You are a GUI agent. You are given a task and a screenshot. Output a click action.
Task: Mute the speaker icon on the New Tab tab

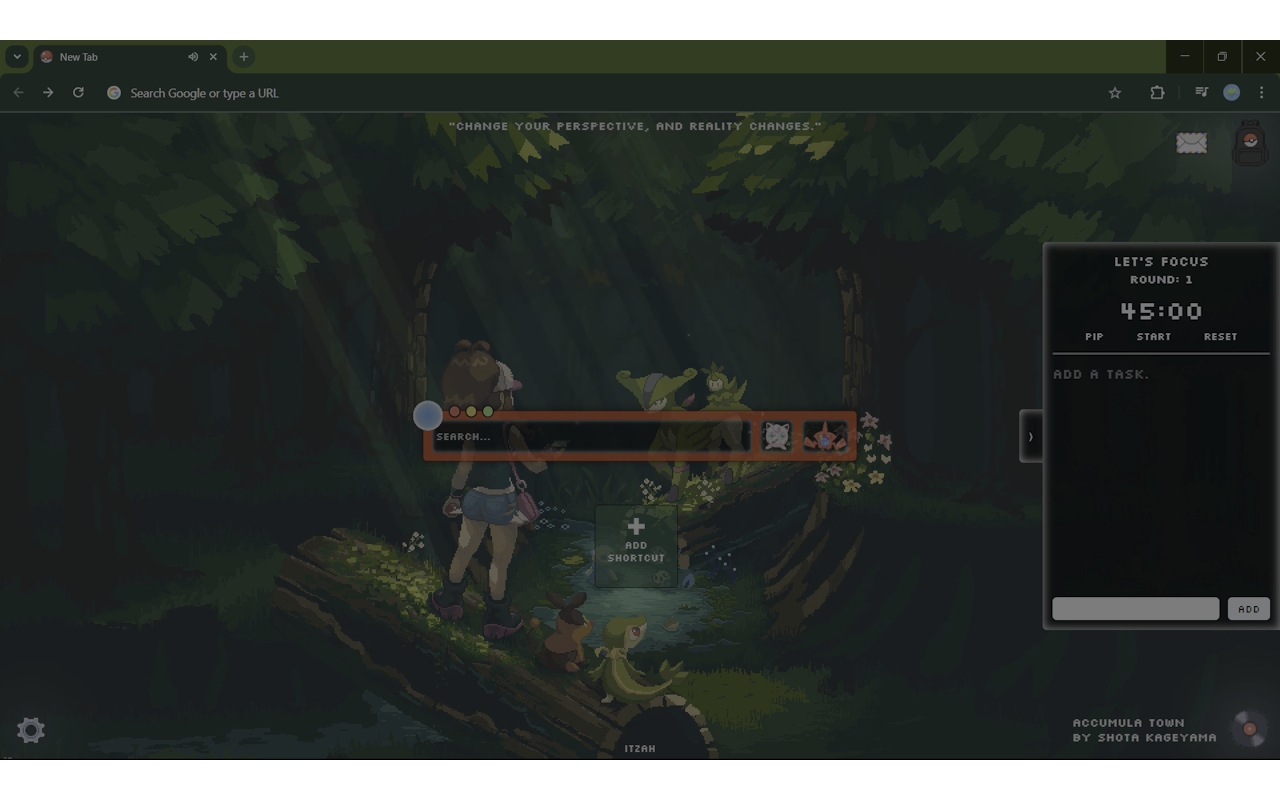[193, 57]
